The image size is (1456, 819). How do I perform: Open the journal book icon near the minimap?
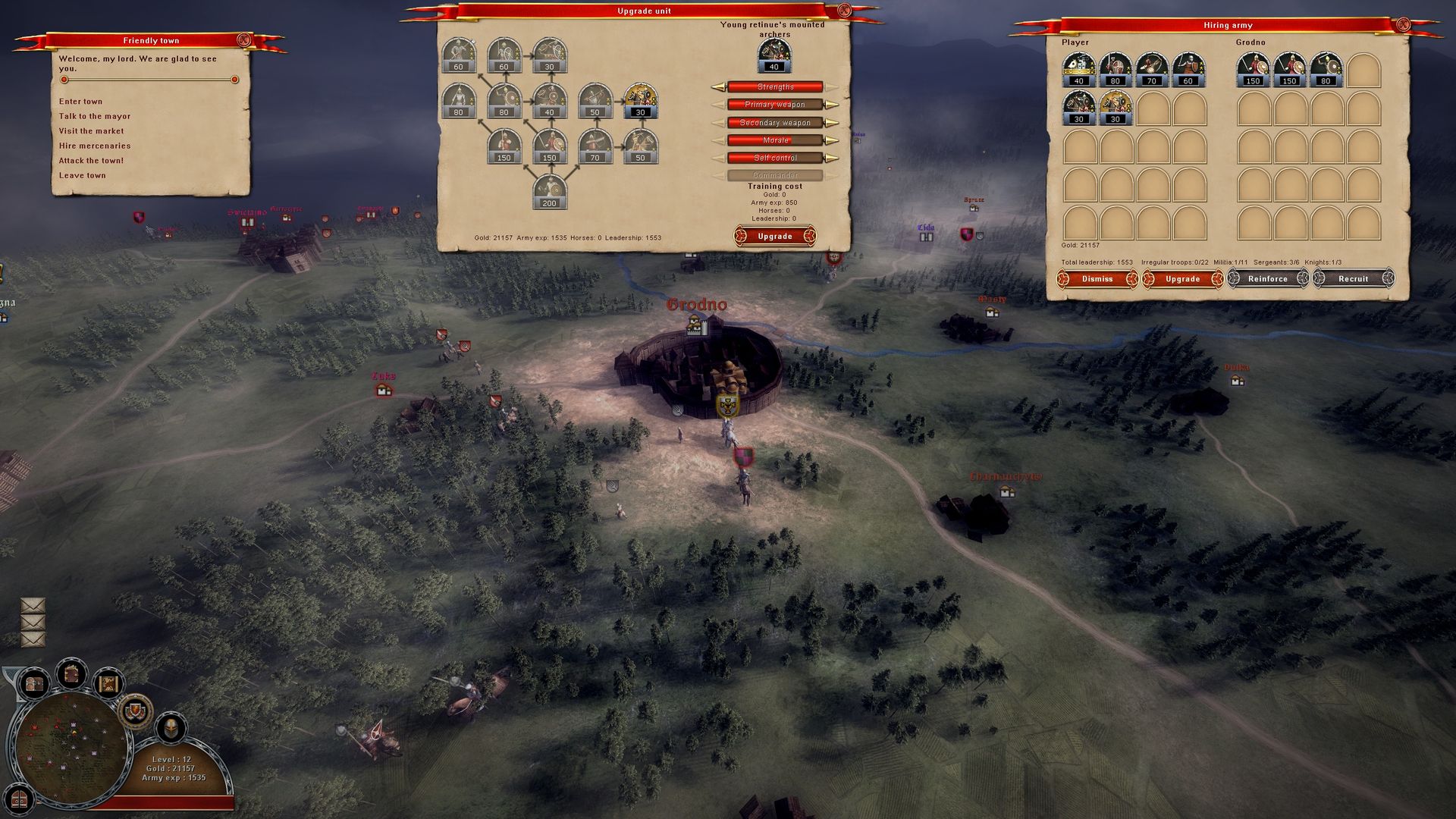pyautogui.click(x=71, y=675)
